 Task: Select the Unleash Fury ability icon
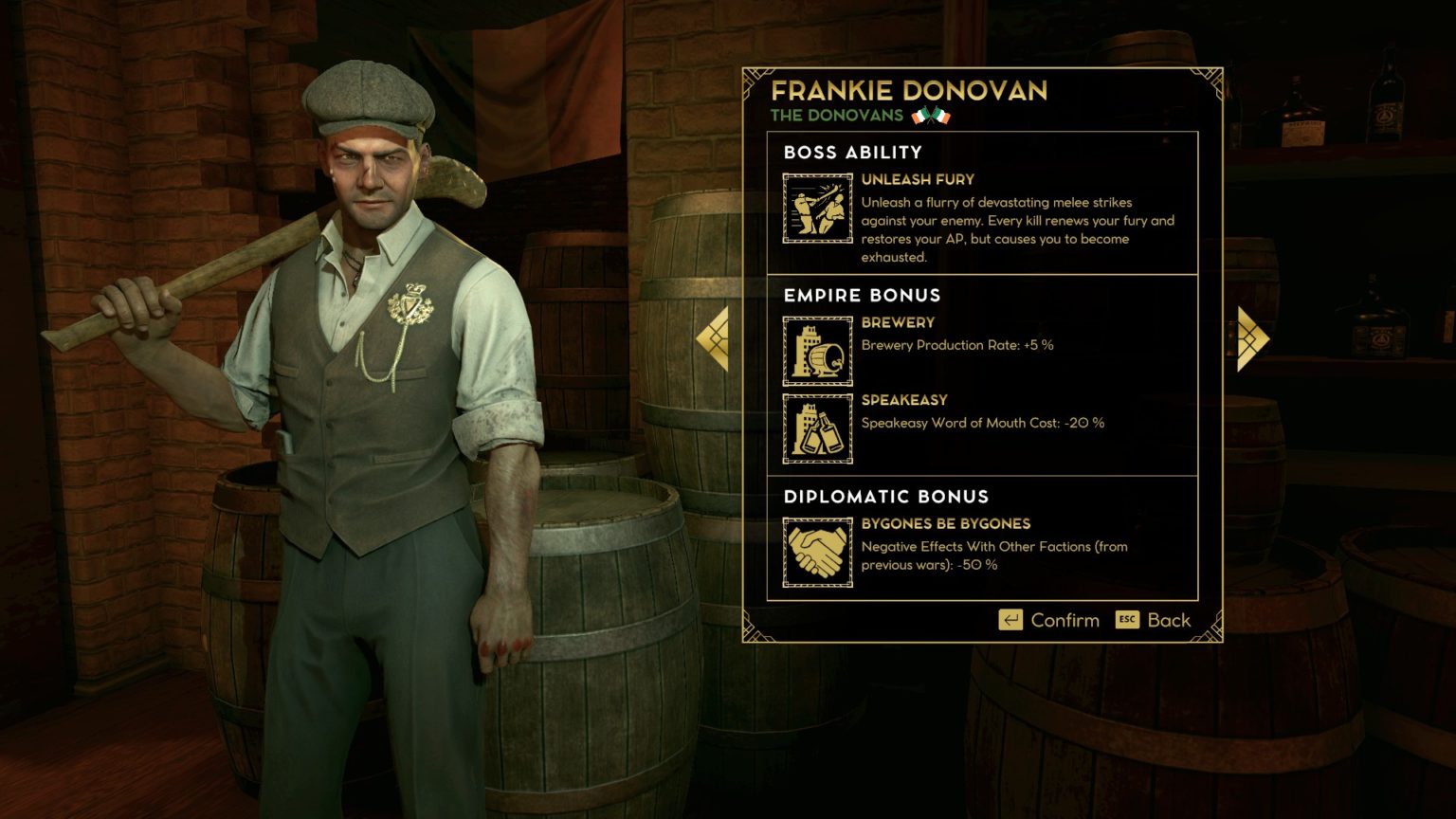click(817, 209)
